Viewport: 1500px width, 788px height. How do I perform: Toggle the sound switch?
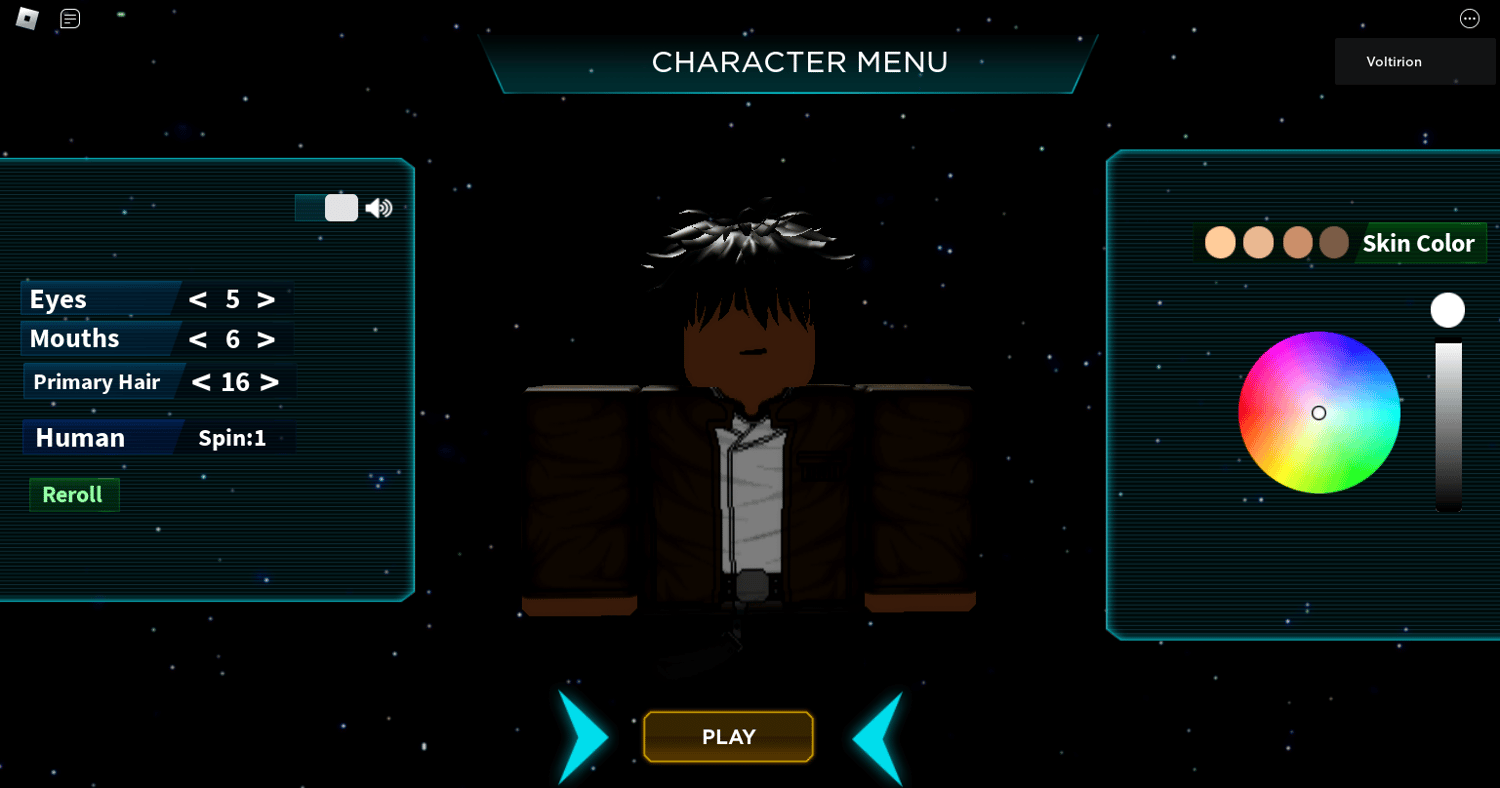327,208
